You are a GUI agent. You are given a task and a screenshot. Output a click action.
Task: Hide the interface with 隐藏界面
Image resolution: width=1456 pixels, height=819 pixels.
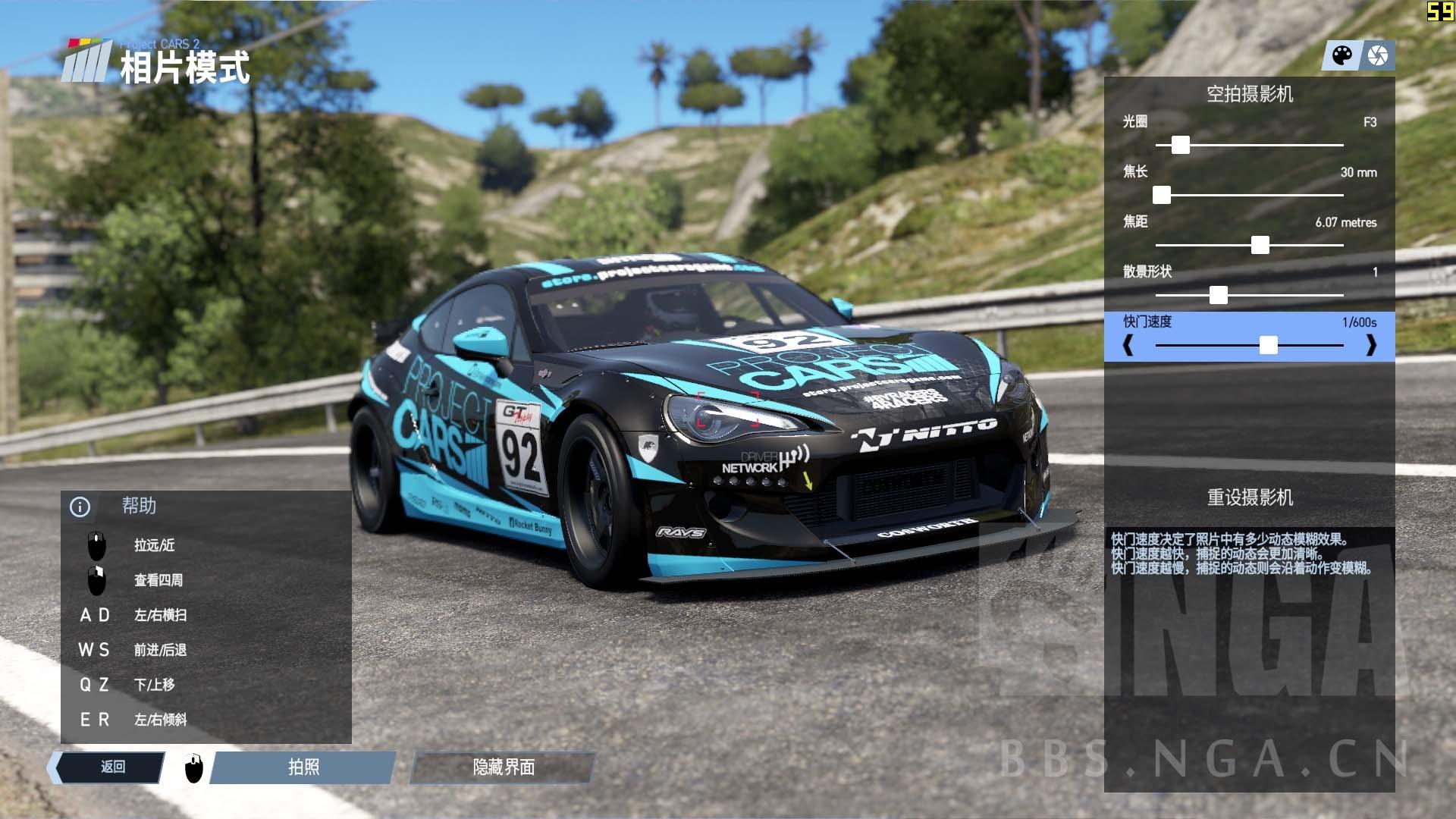503,767
